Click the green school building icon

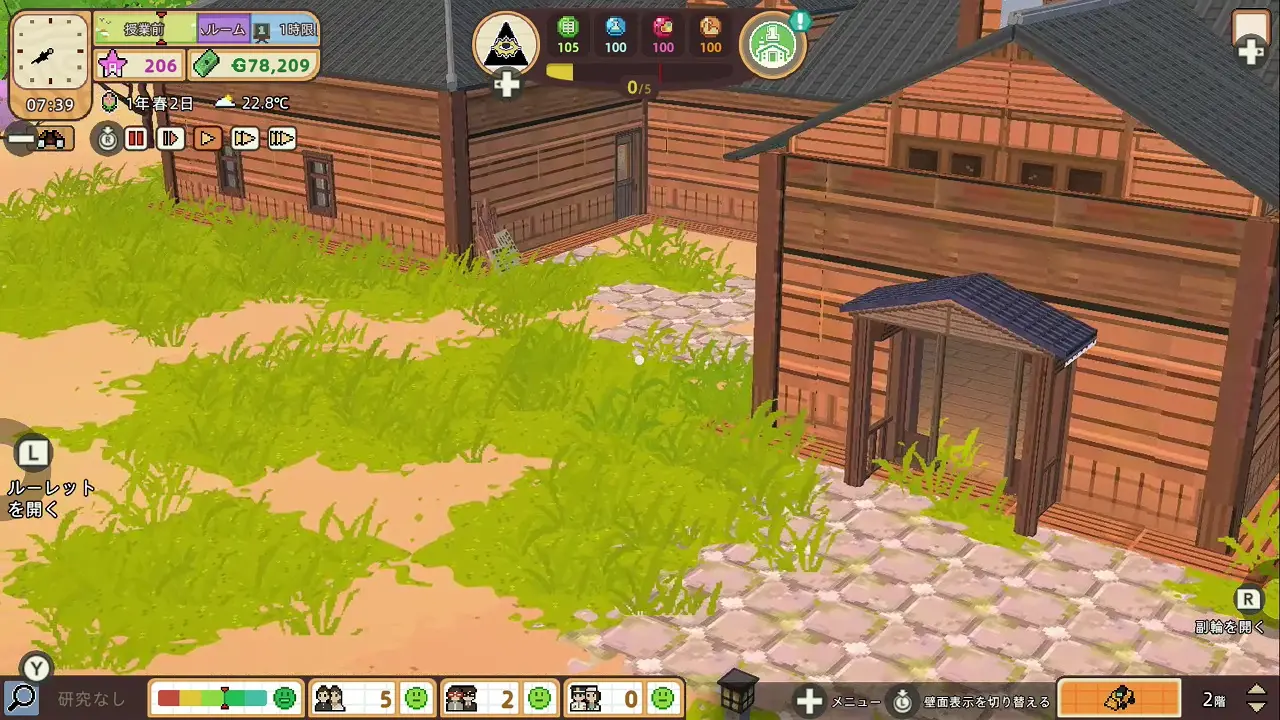(x=773, y=45)
